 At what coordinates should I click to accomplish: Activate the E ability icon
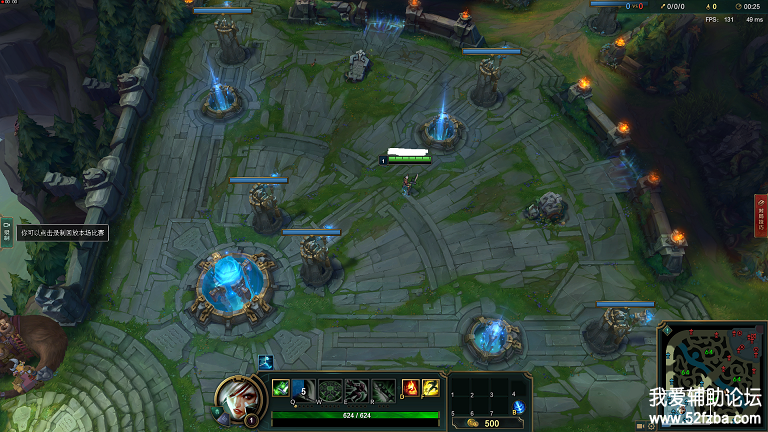click(356, 389)
